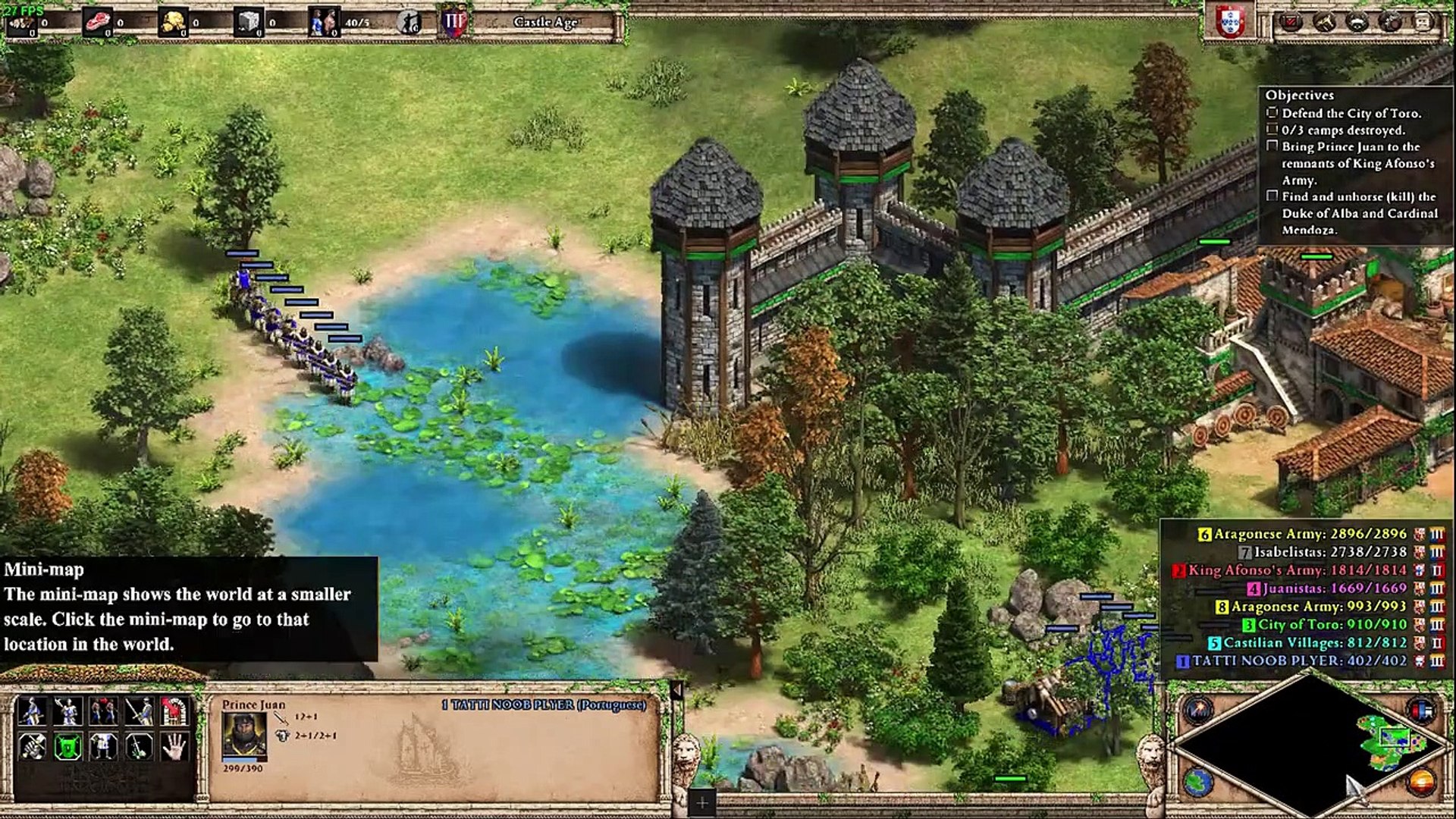Screen dimensions: 1456x819
Task: Toggle the Defend the City of Toro objective
Action: 1272,113
